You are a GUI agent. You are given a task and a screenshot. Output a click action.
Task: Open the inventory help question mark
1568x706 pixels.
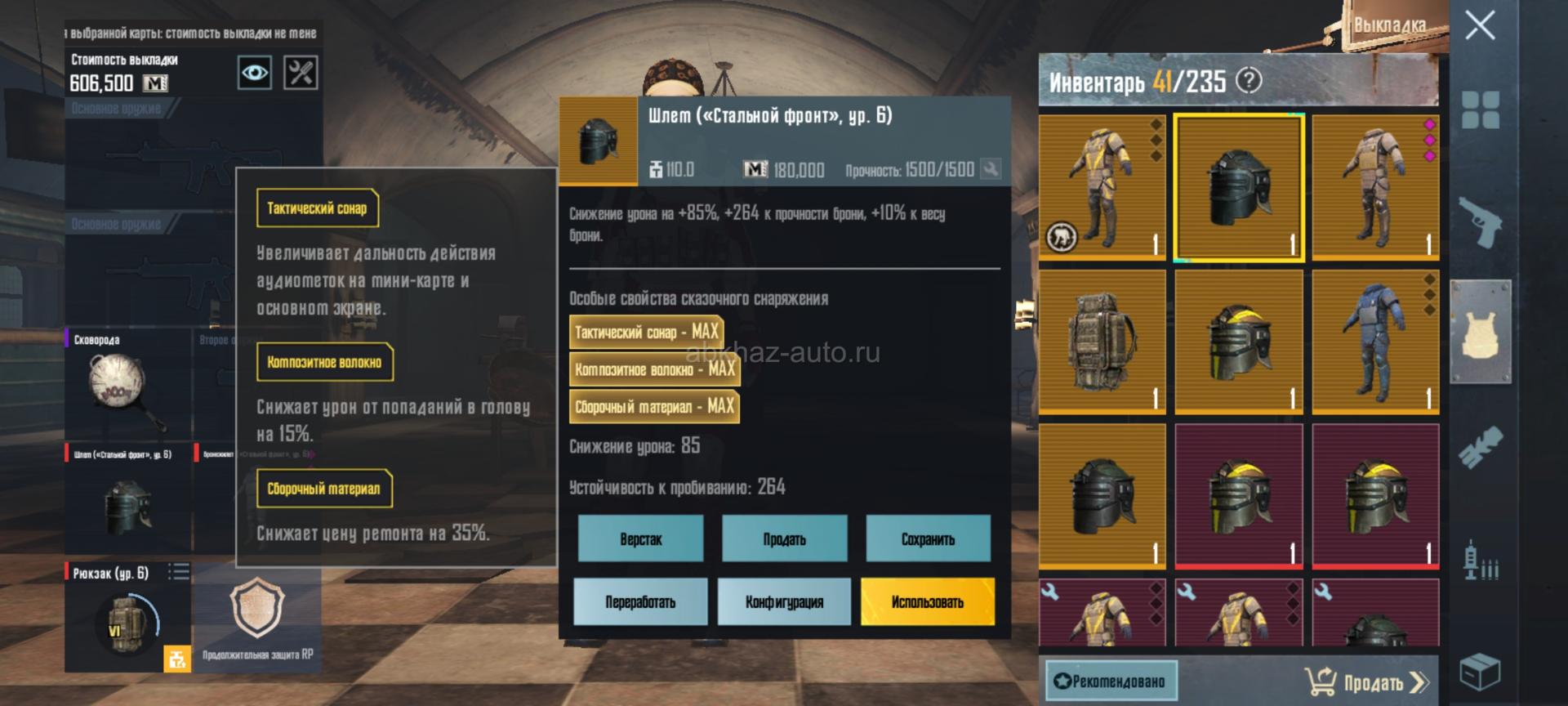tap(1249, 80)
